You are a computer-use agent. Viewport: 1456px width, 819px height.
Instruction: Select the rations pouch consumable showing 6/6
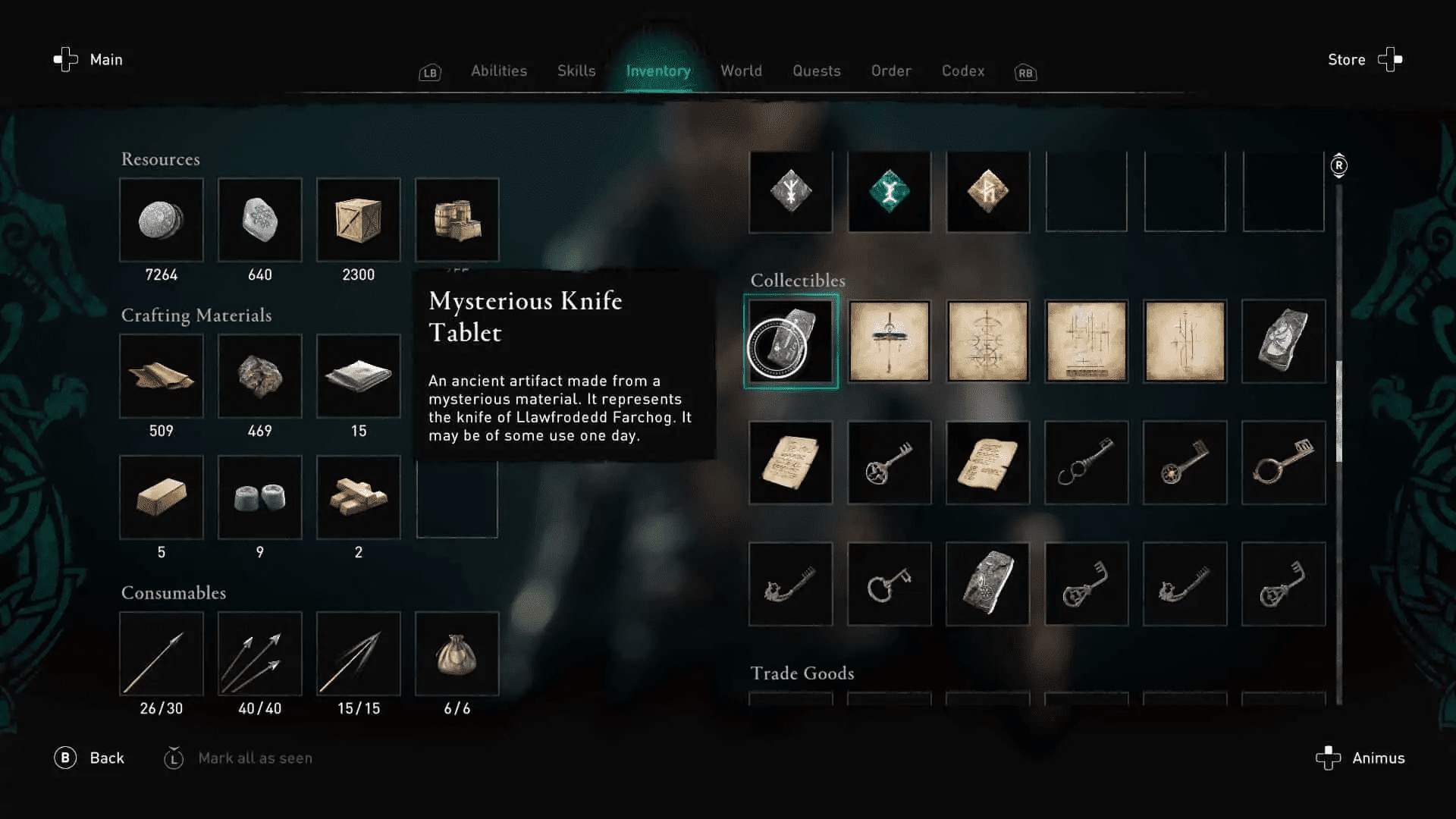coord(457,654)
